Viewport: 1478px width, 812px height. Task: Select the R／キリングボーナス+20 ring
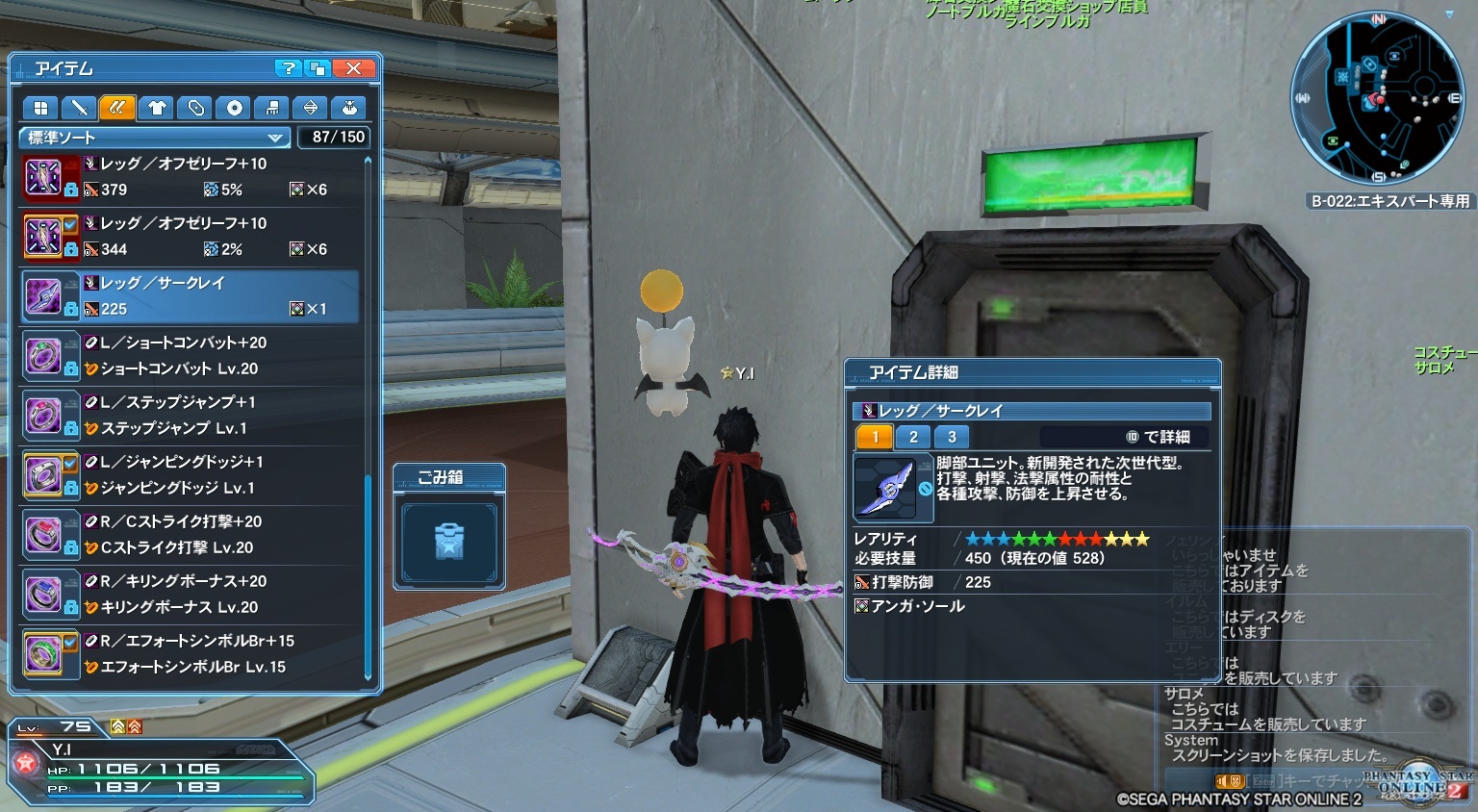tap(192, 595)
